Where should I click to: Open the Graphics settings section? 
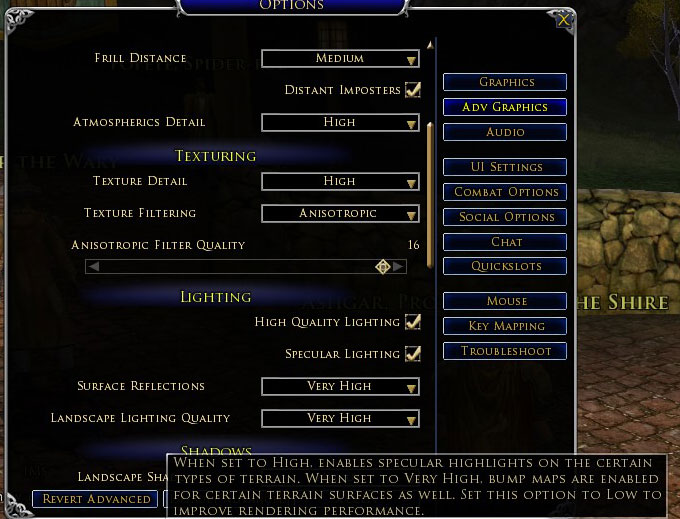click(505, 82)
